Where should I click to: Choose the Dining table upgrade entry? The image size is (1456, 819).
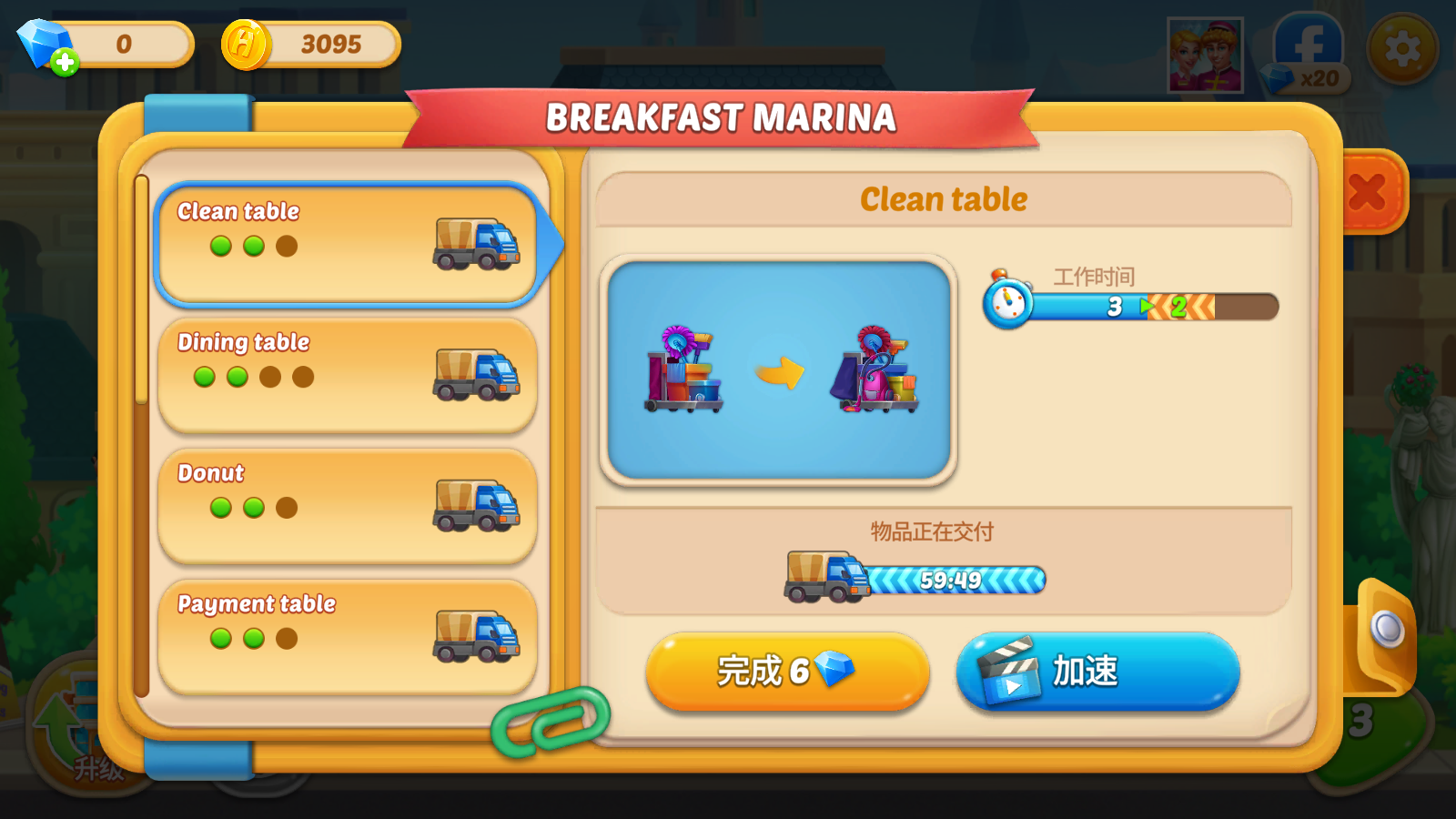click(x=347, y=375)
